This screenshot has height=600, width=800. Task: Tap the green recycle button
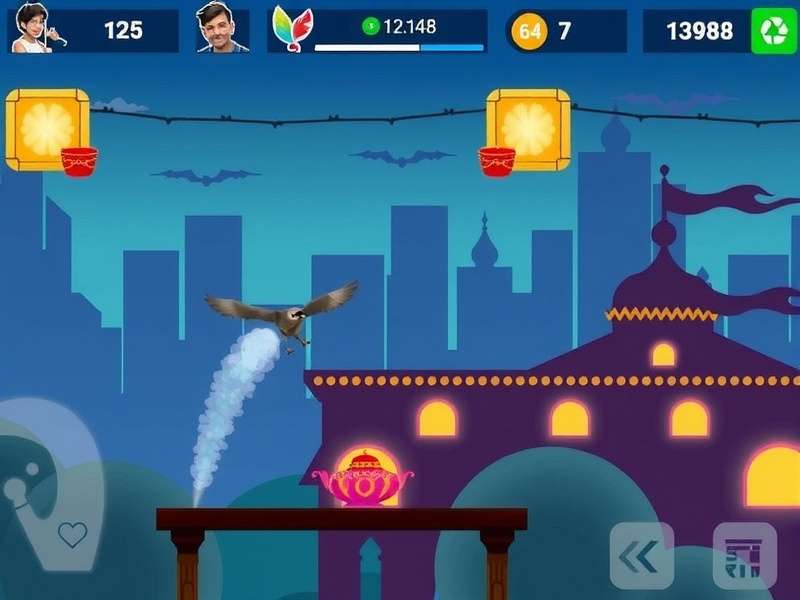[774, 31]
